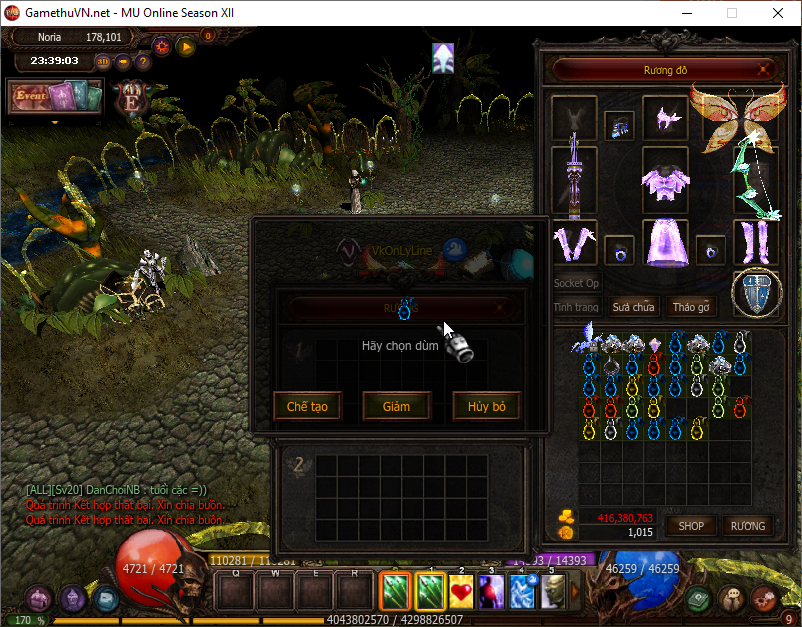Open the question mark help button
The image size is (802, 627).
[x=143, y=61]
